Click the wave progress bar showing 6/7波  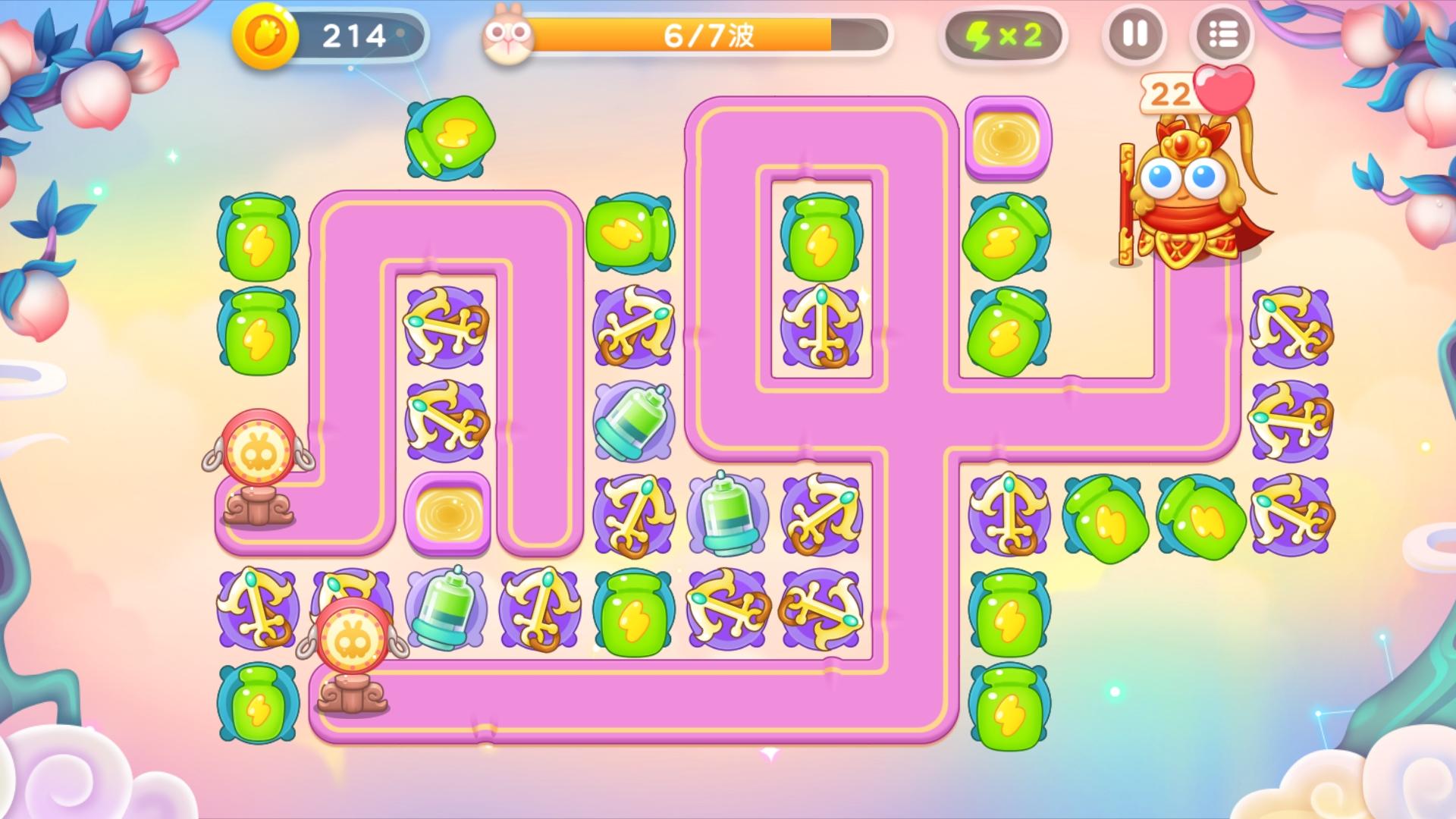[x=709, y=34]
